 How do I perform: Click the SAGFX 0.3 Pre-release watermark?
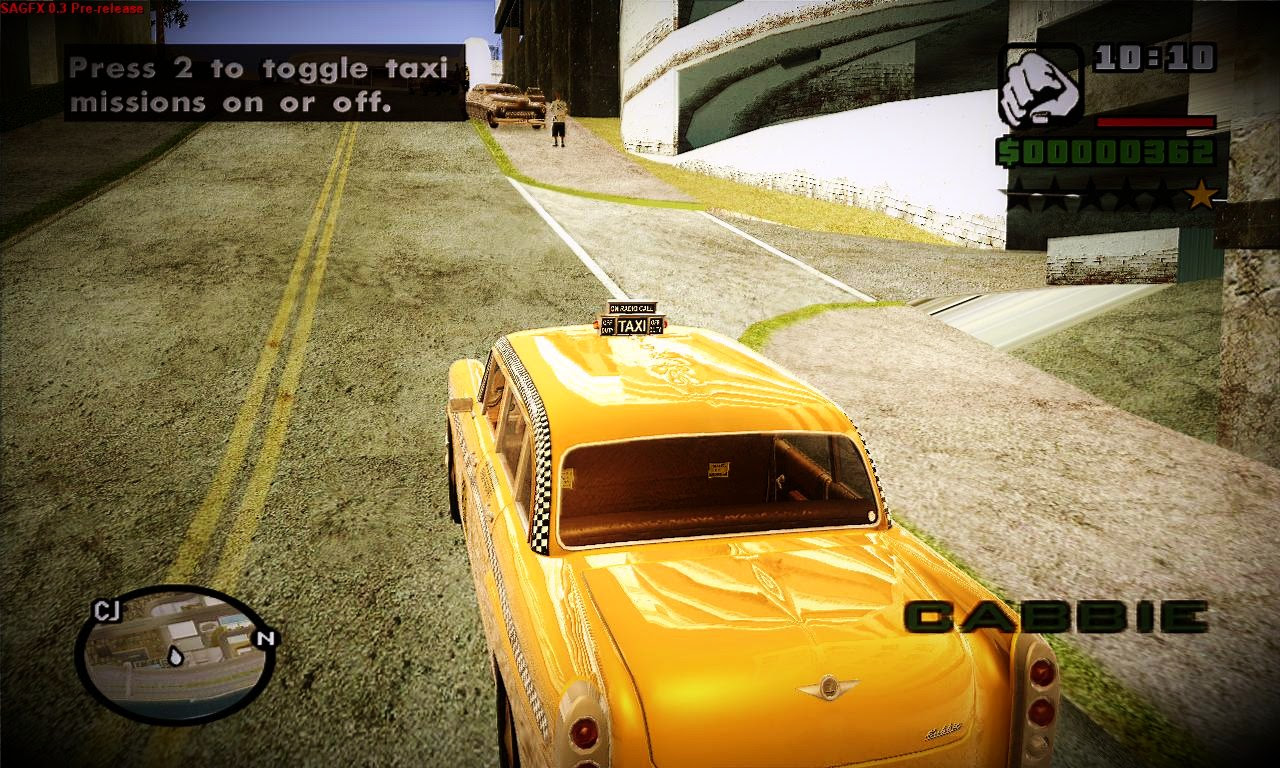click(70, 6)
